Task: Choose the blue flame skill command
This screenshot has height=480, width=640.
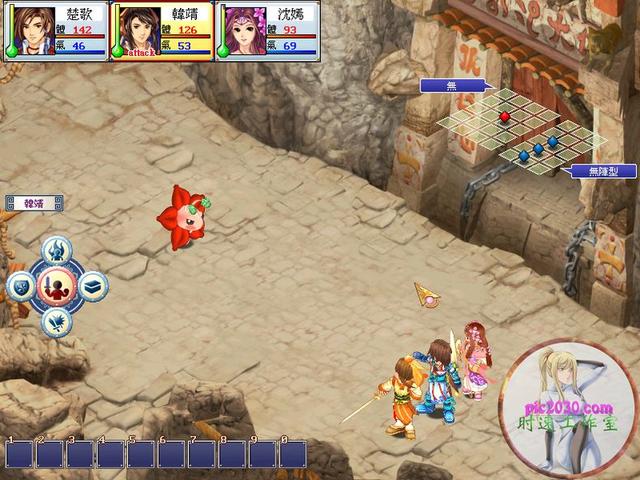Action: pyautogui.click(x=57, y=250)
